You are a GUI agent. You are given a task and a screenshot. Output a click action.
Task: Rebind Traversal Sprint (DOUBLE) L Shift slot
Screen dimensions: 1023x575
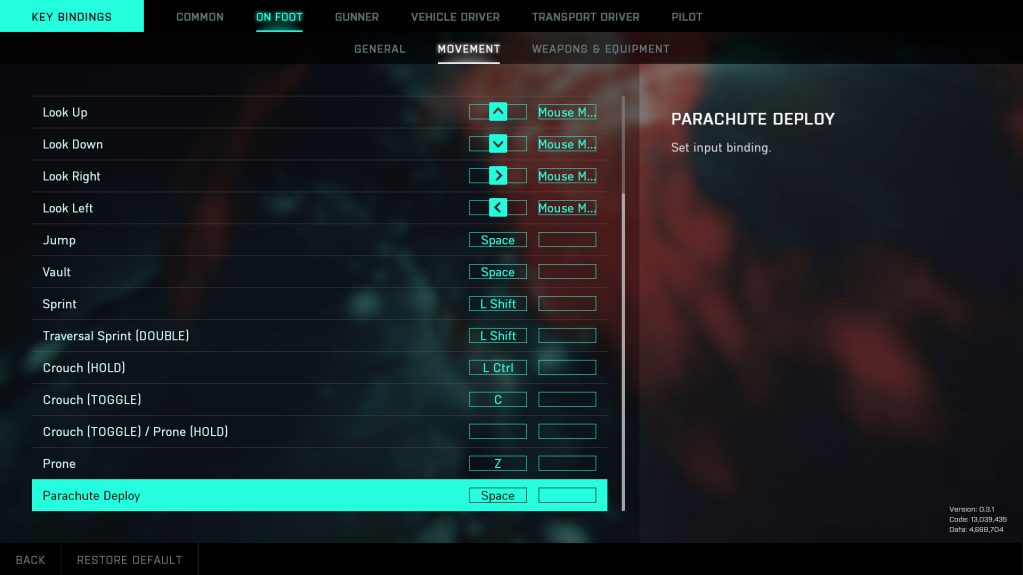[498, 336]
